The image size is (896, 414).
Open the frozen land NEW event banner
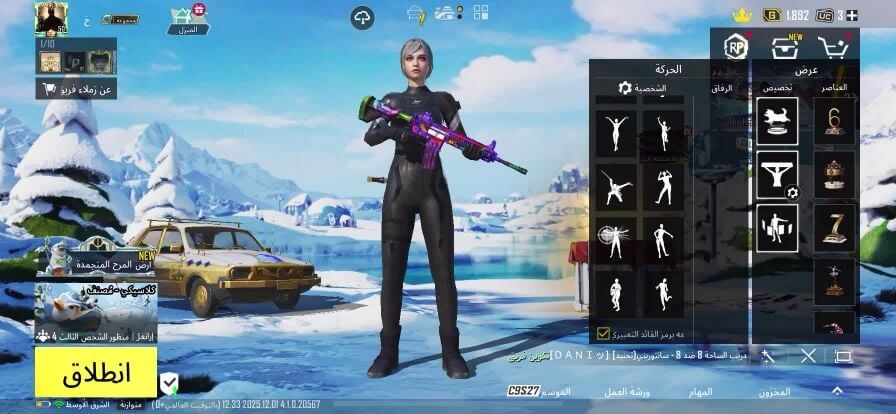pyautogui.click(x=96, y=259)
